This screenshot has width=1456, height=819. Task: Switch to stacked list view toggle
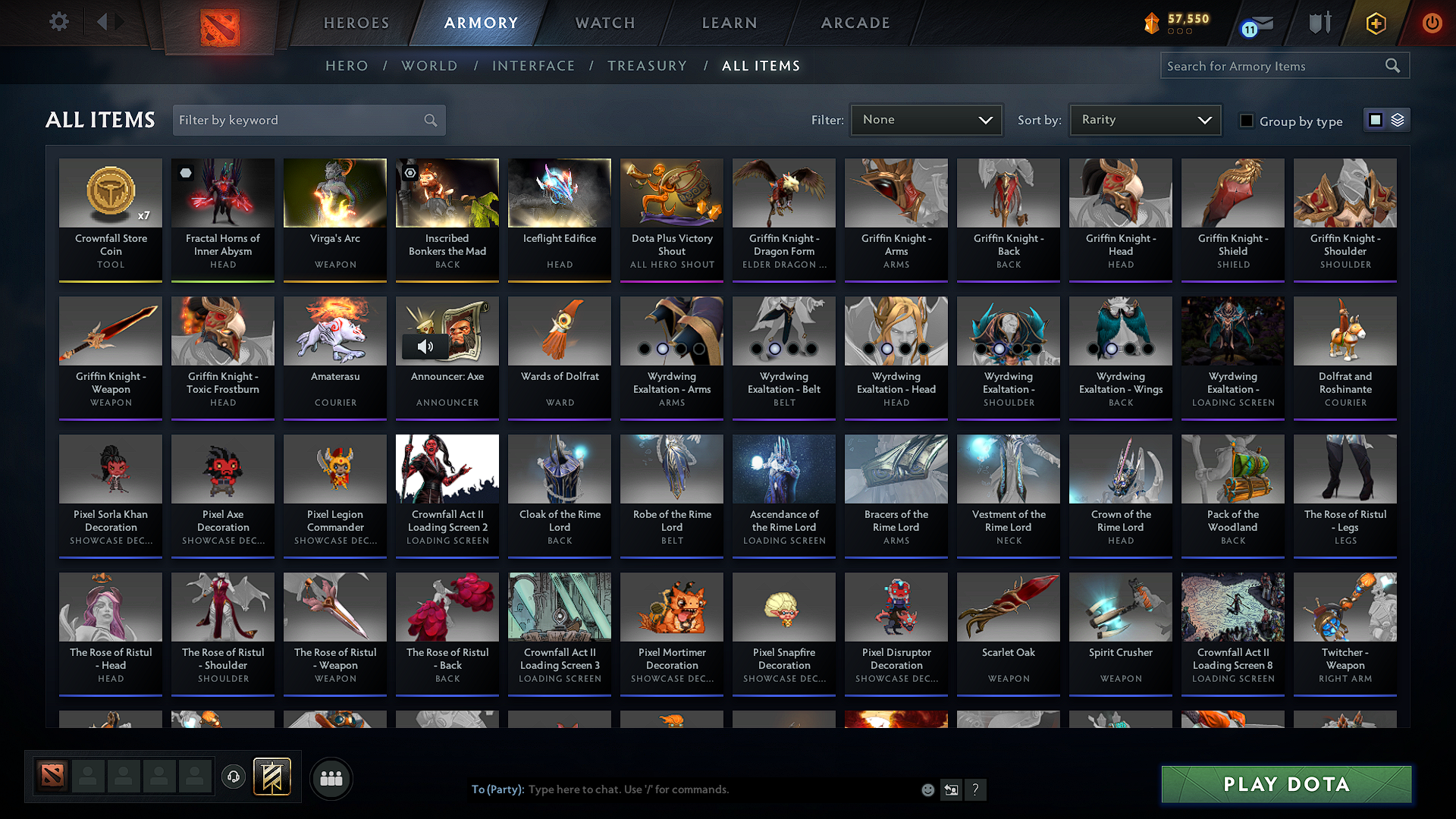coord(1397,119)
